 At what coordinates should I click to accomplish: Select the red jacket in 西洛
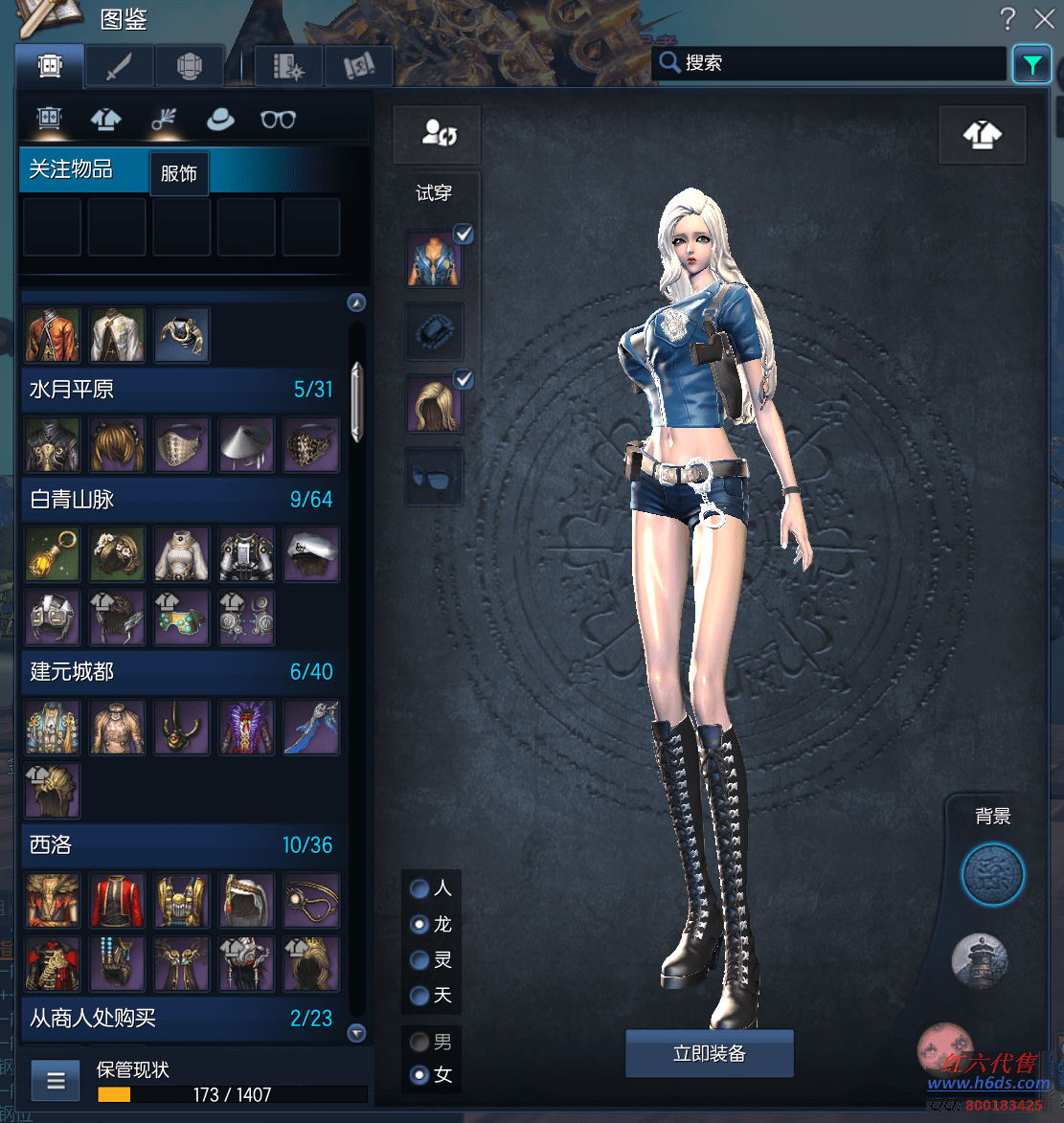click(x=117, y=900)
